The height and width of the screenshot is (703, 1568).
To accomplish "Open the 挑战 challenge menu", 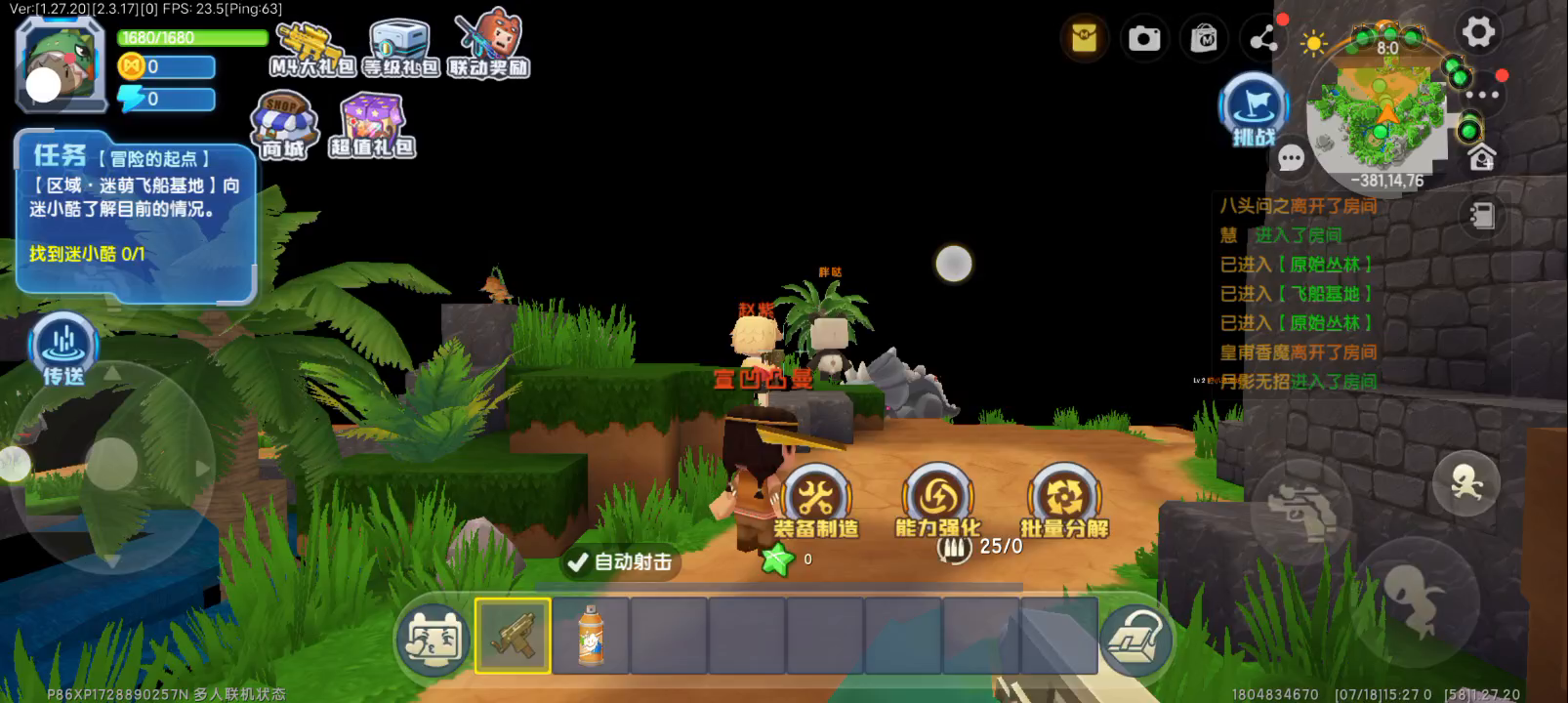I will click(1254, 109).
